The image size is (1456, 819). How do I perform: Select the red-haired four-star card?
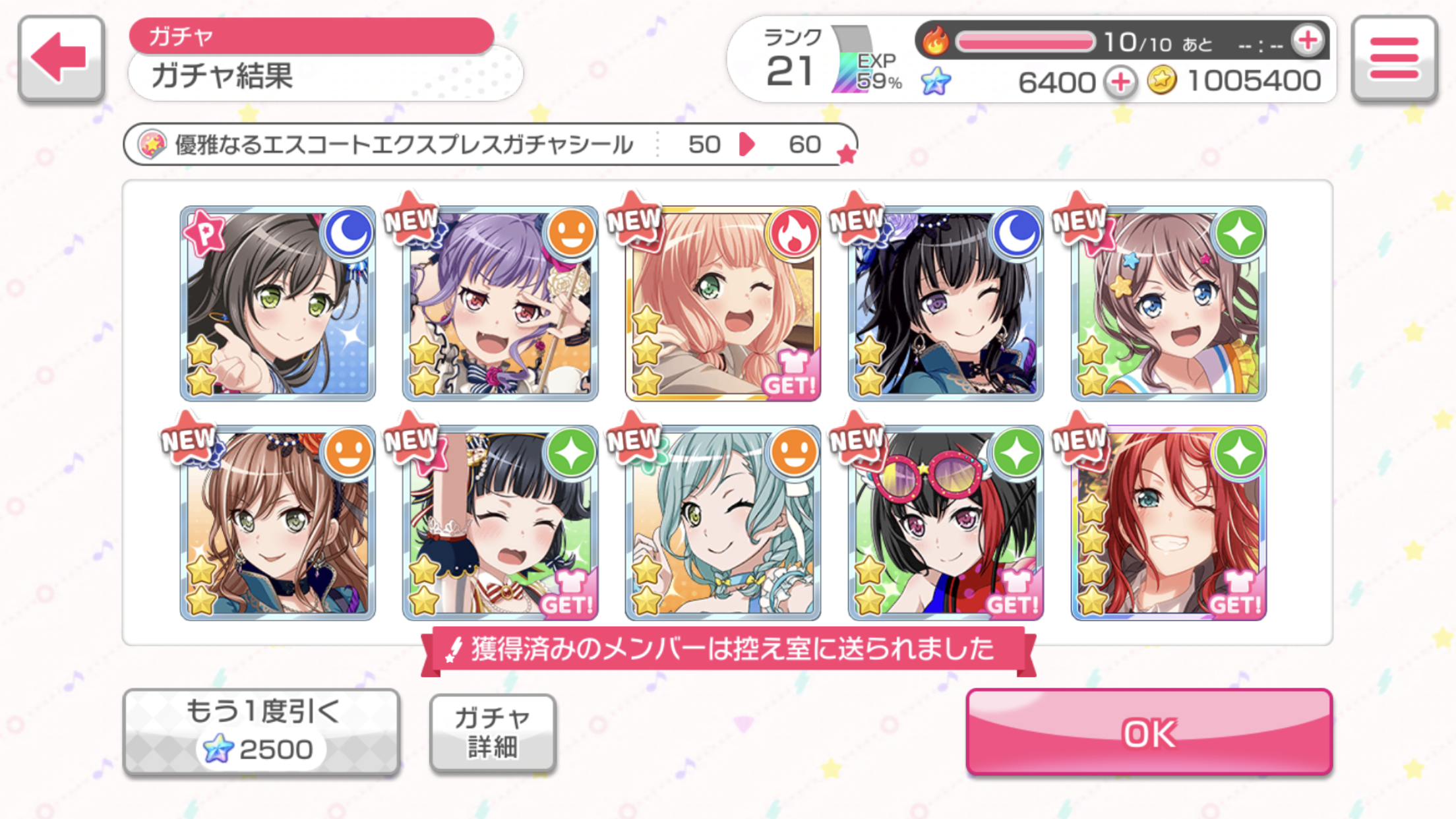click(1168, 523)
